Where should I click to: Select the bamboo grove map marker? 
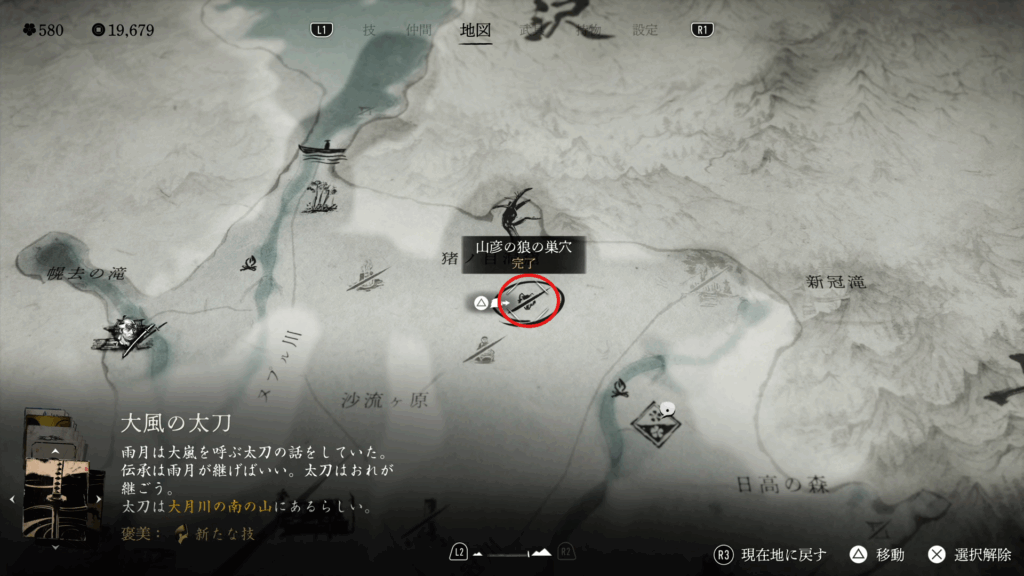point(321,195)
